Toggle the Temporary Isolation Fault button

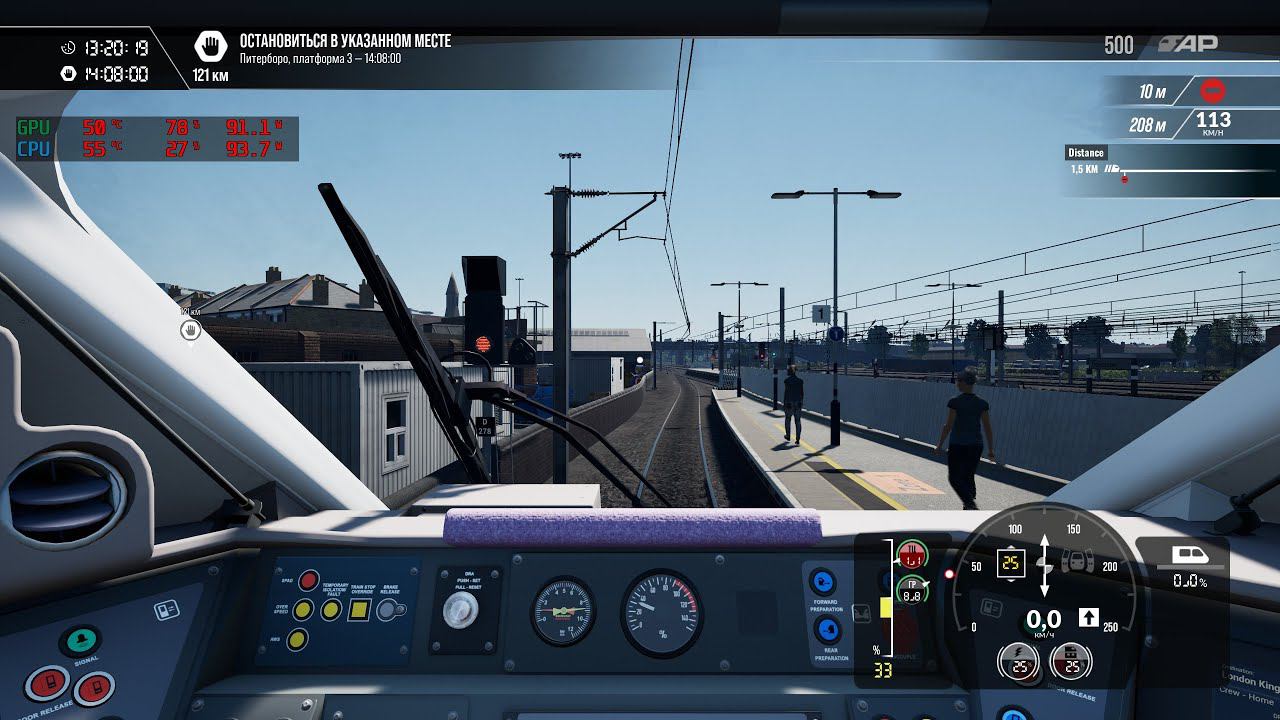tap(331, 609)
